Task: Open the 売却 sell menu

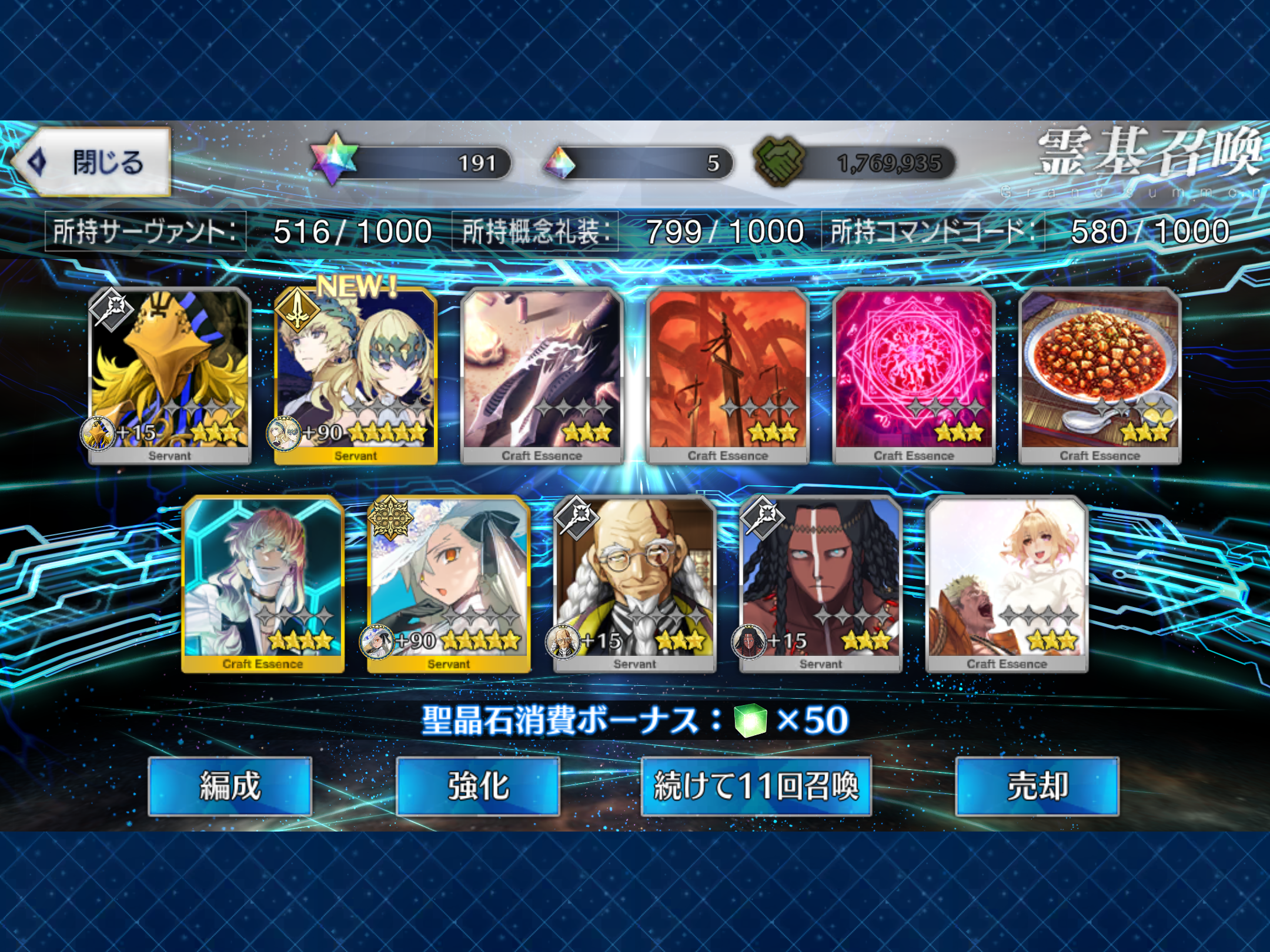Action: [x=1037, y=786]
